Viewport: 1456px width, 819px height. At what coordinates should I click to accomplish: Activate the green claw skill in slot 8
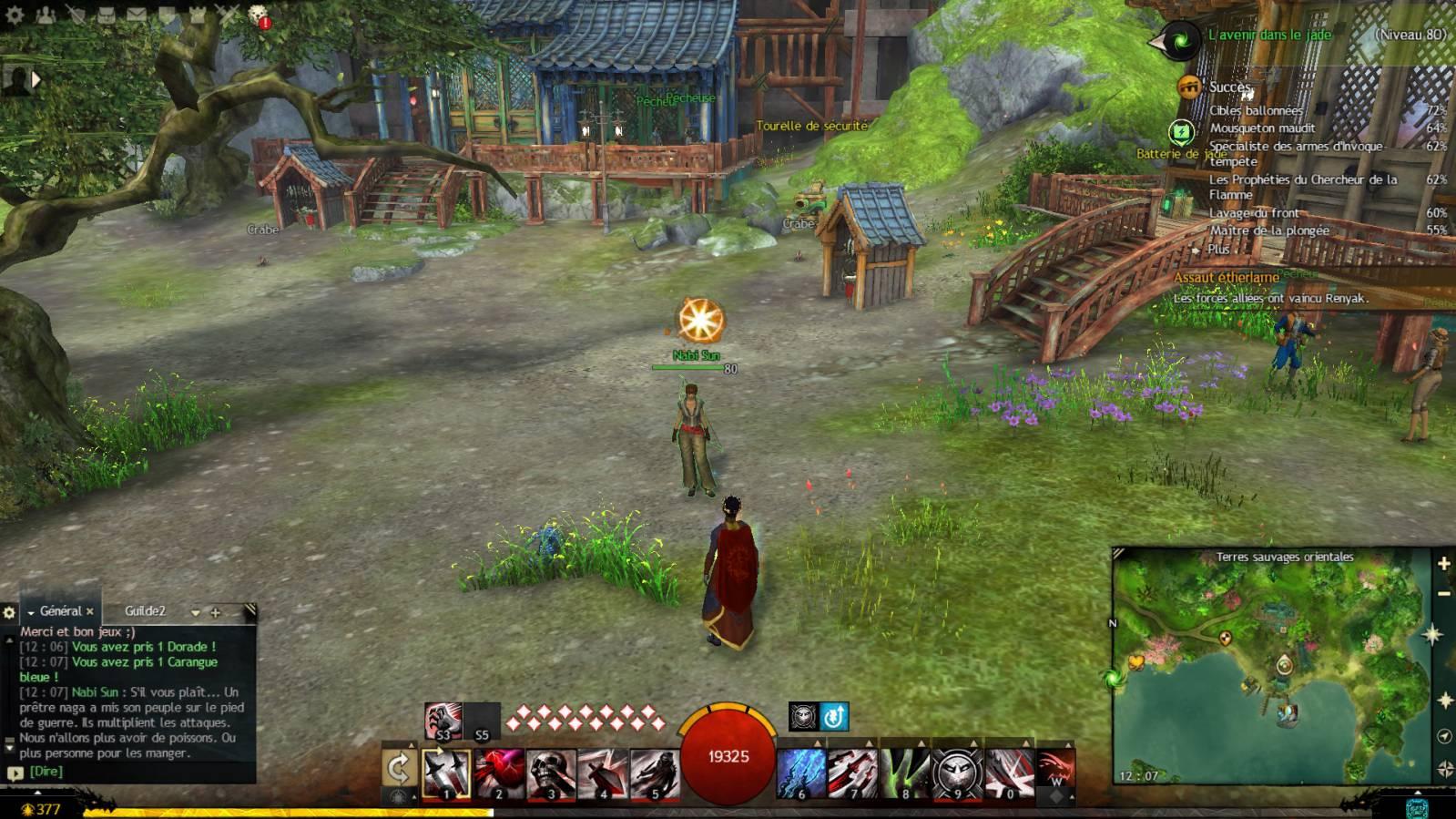point(904,773)
